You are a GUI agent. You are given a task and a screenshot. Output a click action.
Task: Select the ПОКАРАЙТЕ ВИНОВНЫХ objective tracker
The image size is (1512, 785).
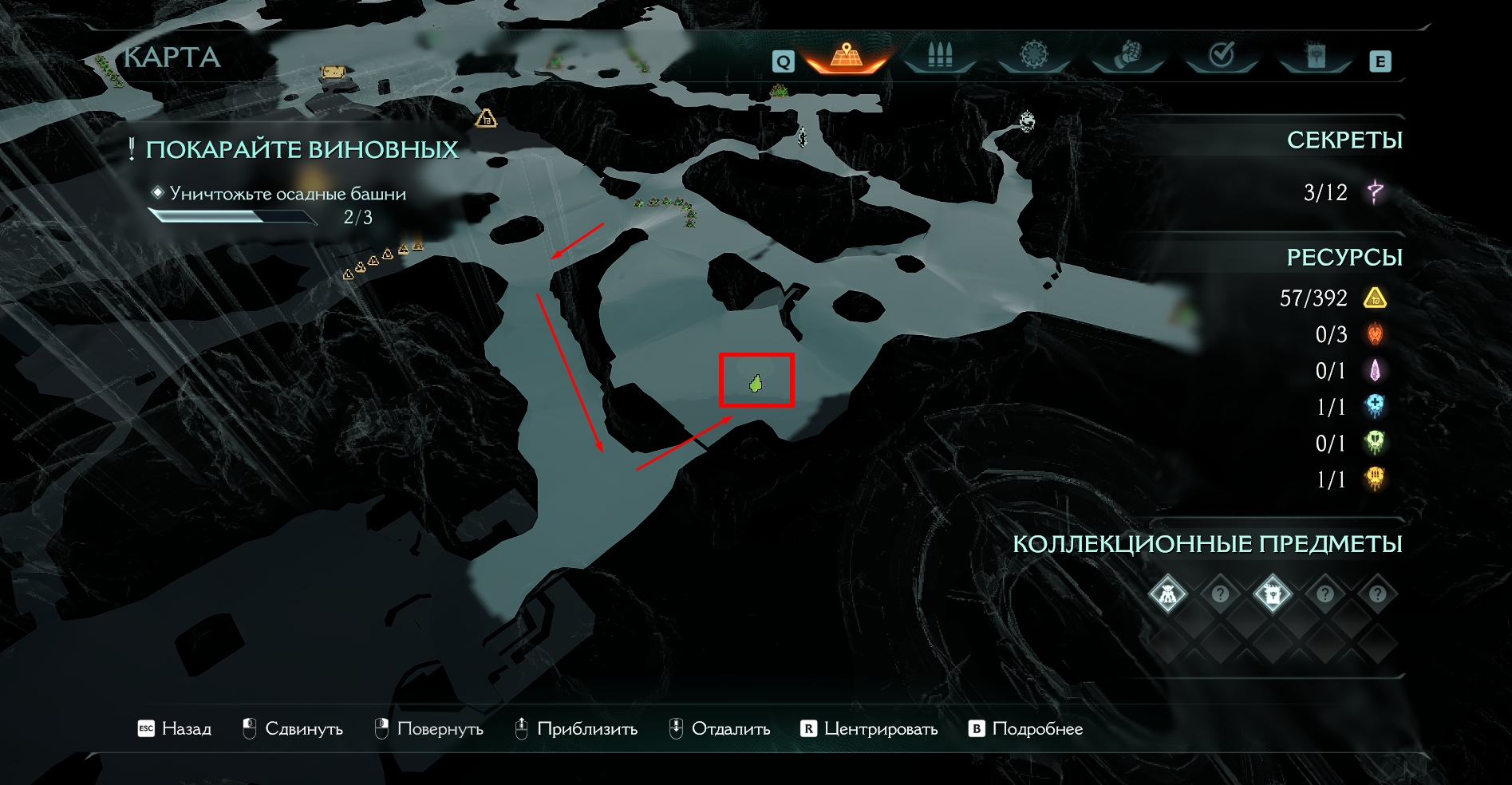[302, 150]
